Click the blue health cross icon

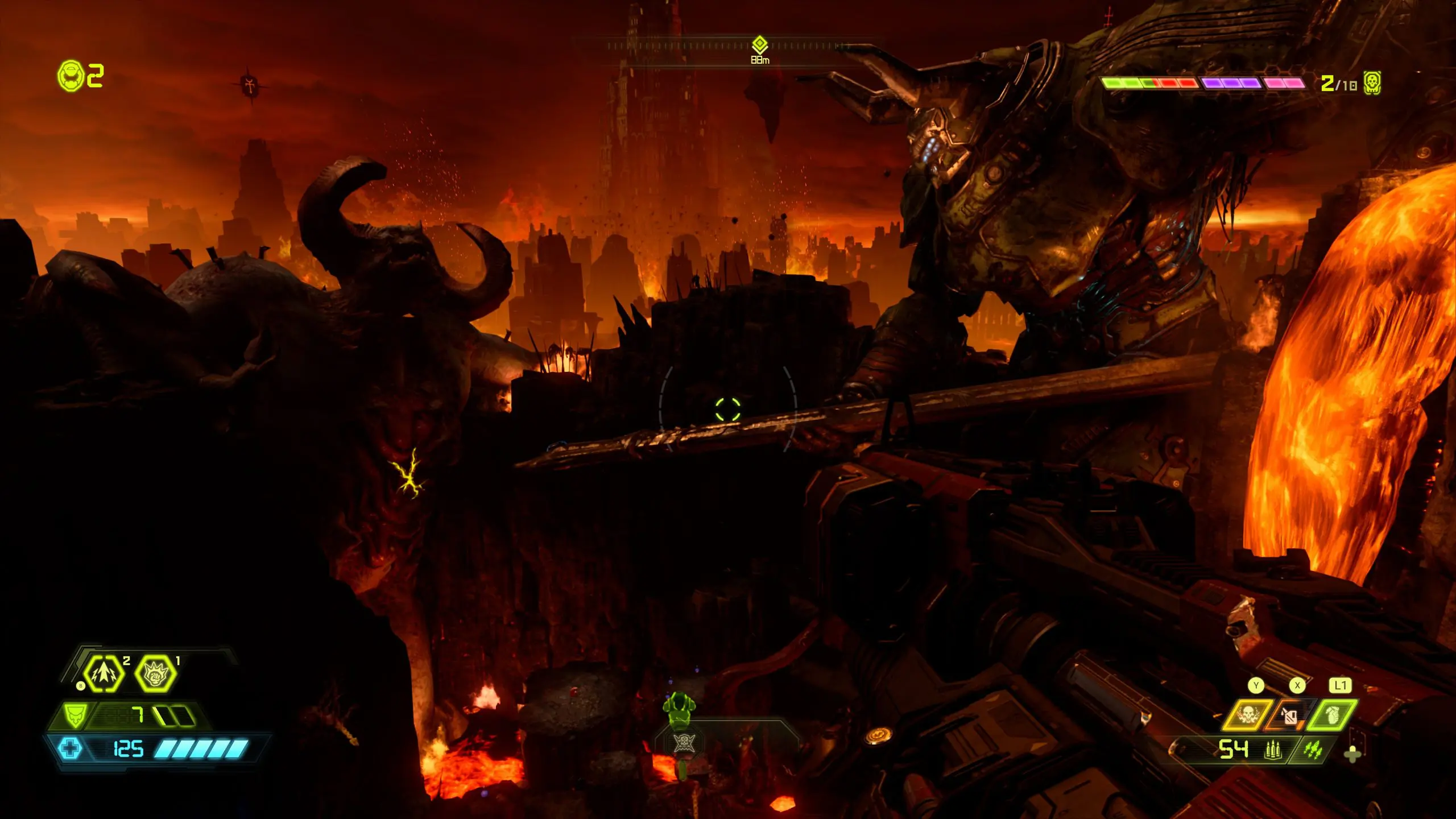71,748
